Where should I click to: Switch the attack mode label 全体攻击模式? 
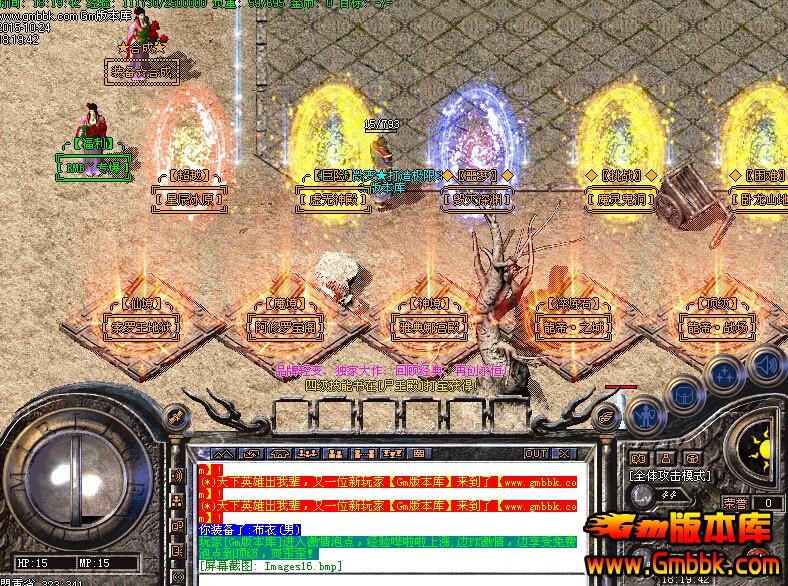[669, 476]
